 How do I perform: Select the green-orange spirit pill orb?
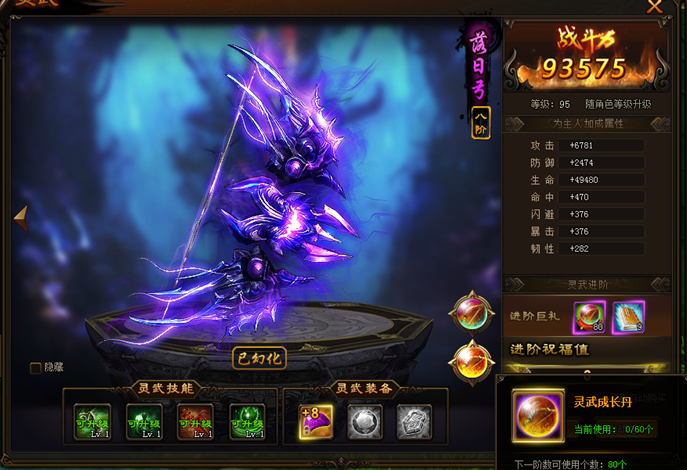[x=471, y=311]
